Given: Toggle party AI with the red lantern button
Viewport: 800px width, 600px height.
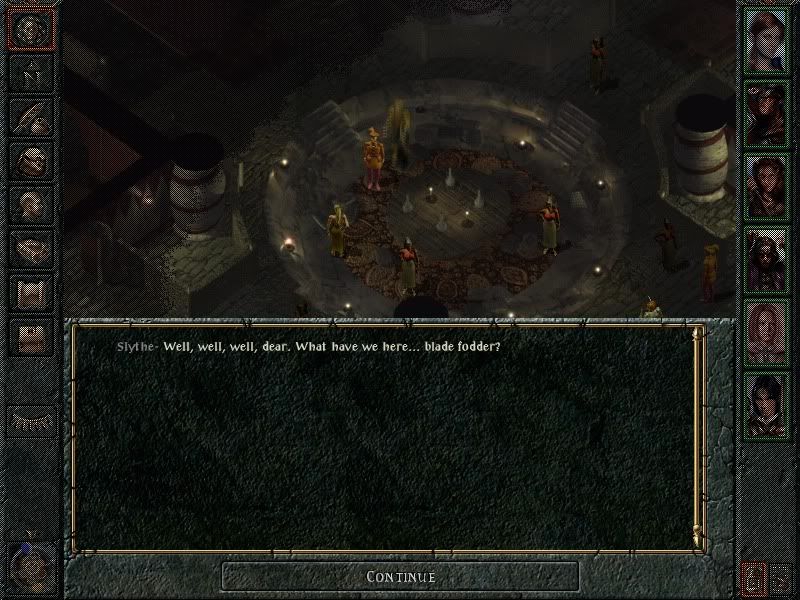Looking at the screenshot, I should pos(755,577).
